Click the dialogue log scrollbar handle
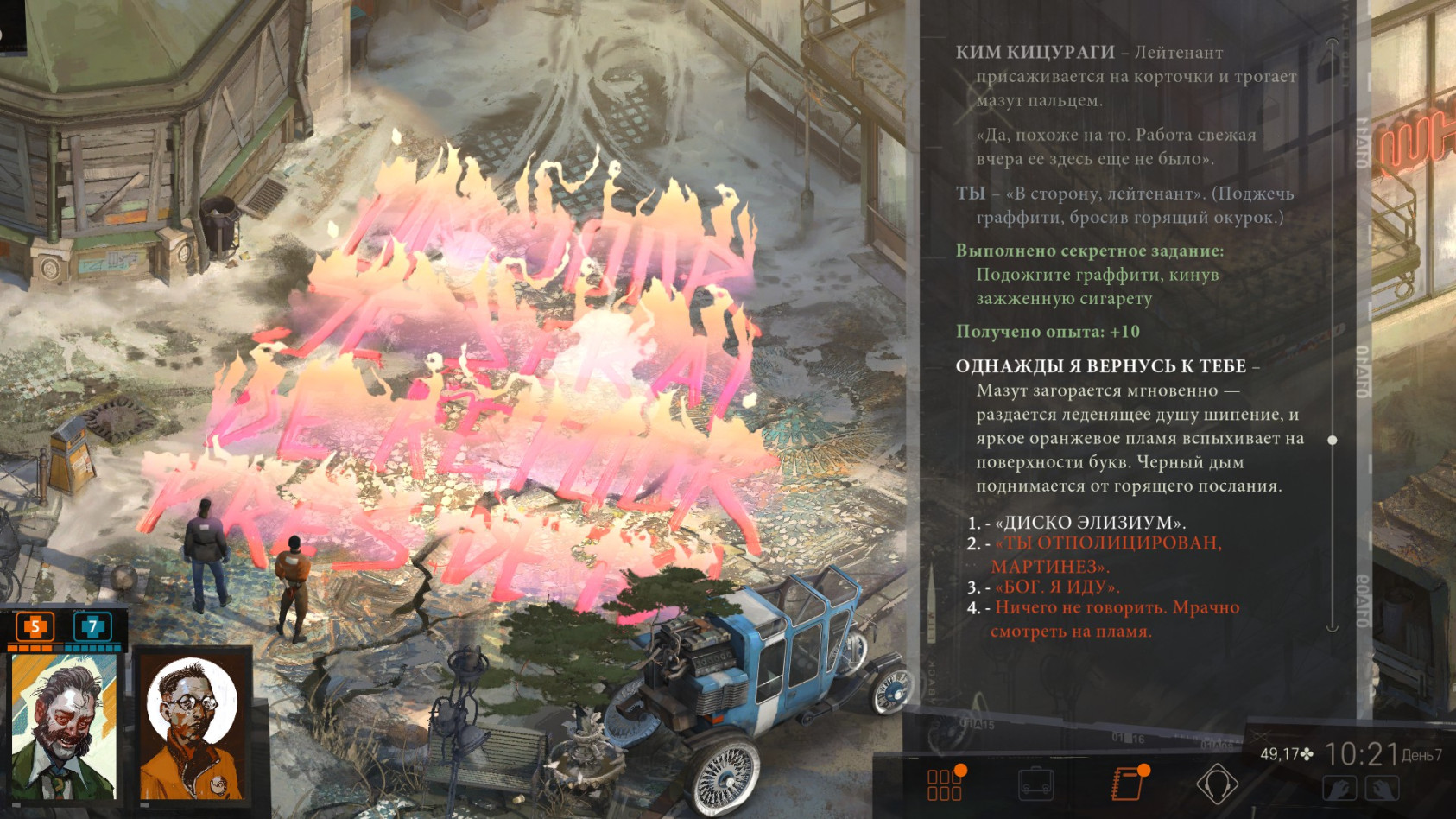 [1333, 441]
